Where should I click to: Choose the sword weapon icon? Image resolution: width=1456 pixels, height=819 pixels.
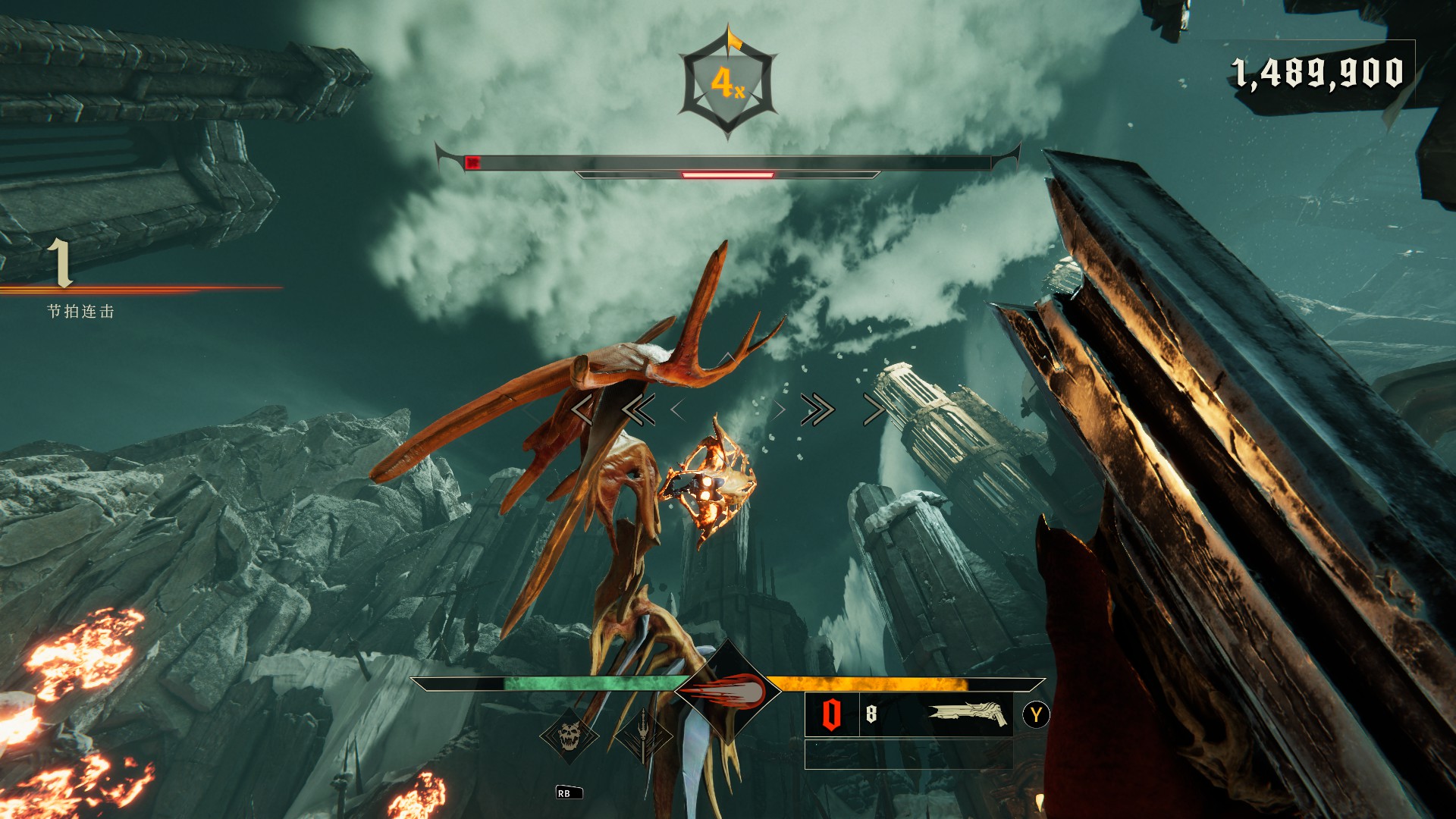point(644,736)
